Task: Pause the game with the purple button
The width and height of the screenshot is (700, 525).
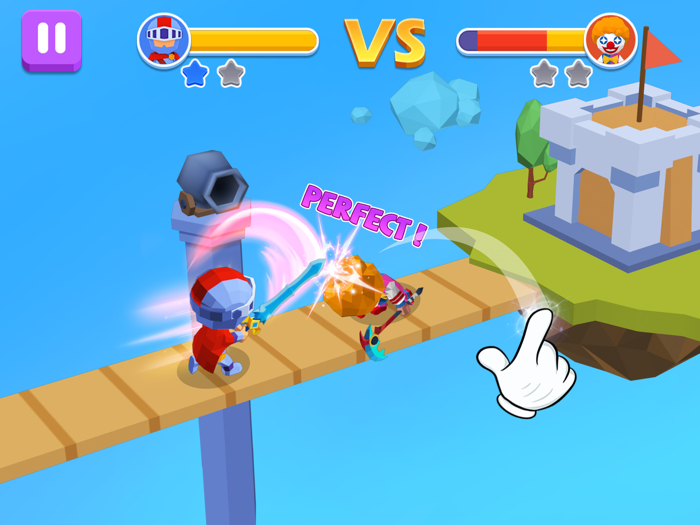Action: point(51,39)
